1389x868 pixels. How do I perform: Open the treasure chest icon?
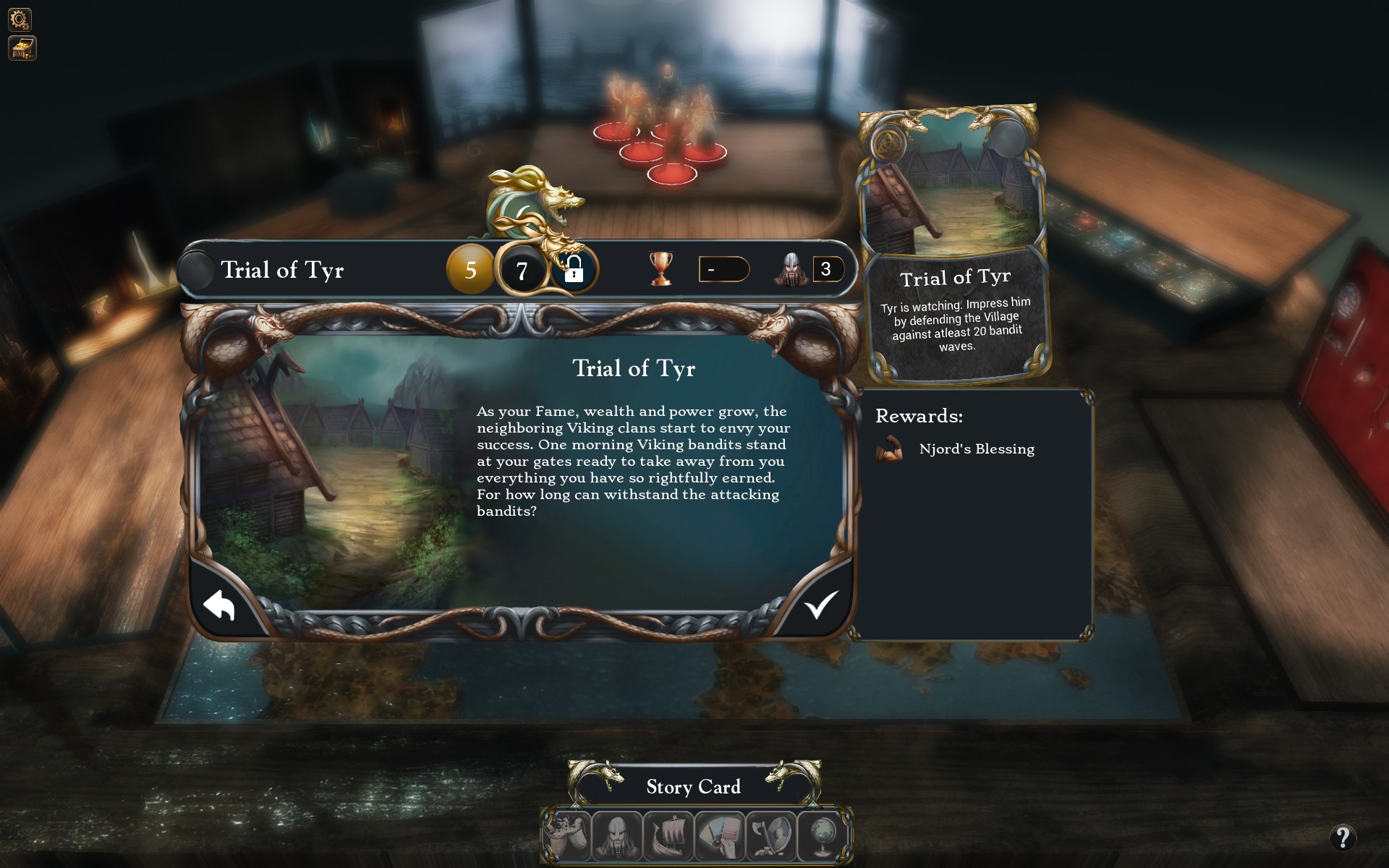[x=22, y=48]
